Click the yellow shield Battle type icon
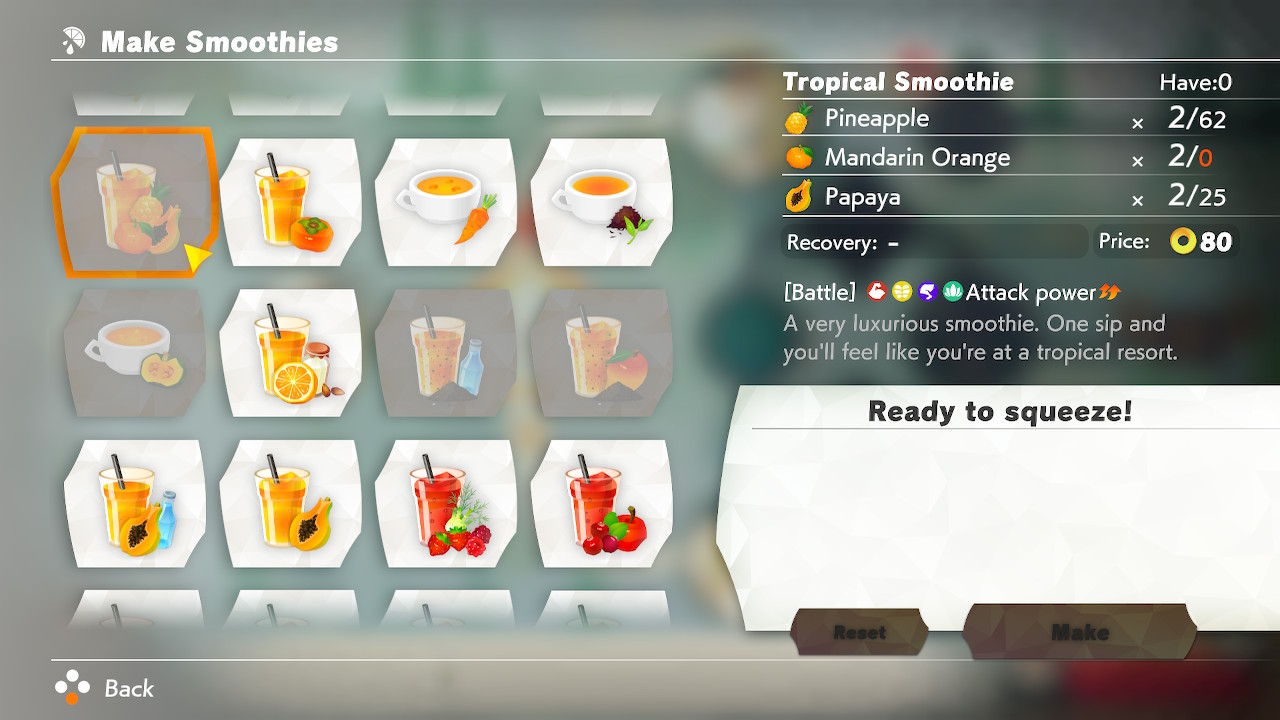The height and width of the screenshot is (720, 1280). point(902,292)
